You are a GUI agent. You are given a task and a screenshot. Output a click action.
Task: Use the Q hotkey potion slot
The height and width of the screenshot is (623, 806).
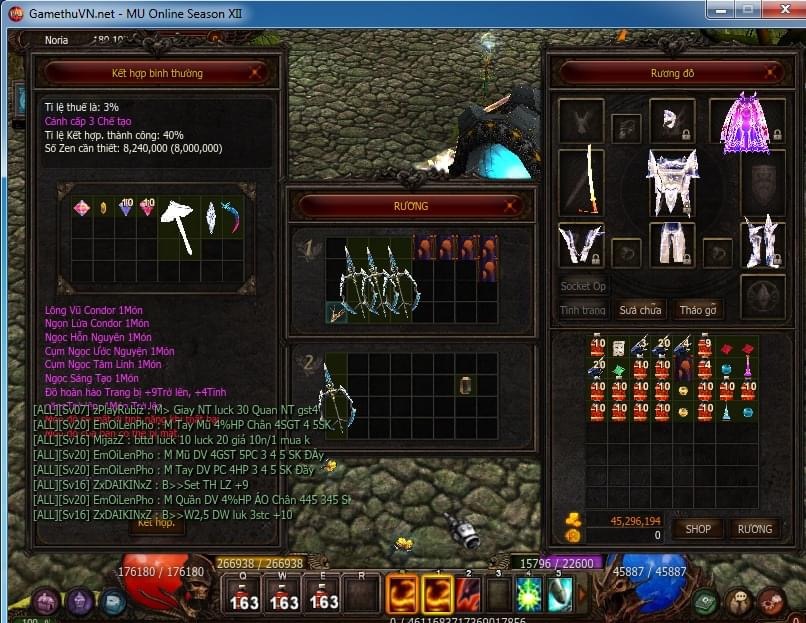pyautogui.click(x=244, y=594)
